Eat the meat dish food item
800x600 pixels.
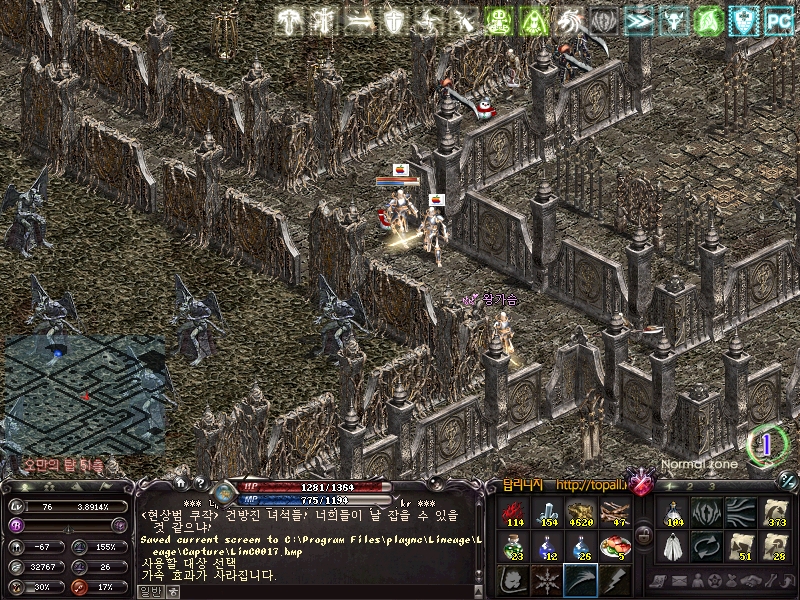(x=613, y=546)
